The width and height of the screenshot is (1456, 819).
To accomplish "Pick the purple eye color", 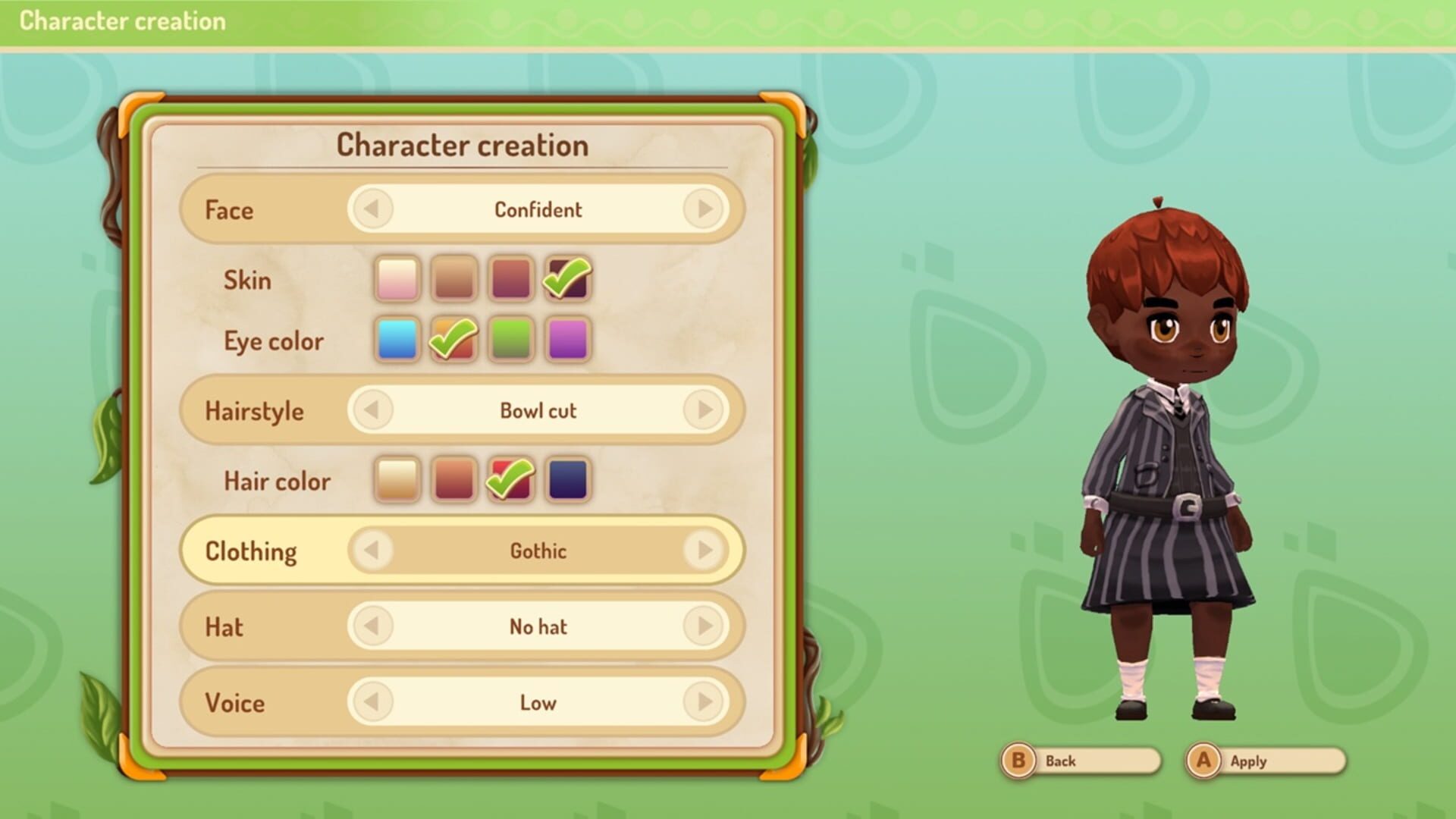I will pyautogui.click(x=566, y=340).
